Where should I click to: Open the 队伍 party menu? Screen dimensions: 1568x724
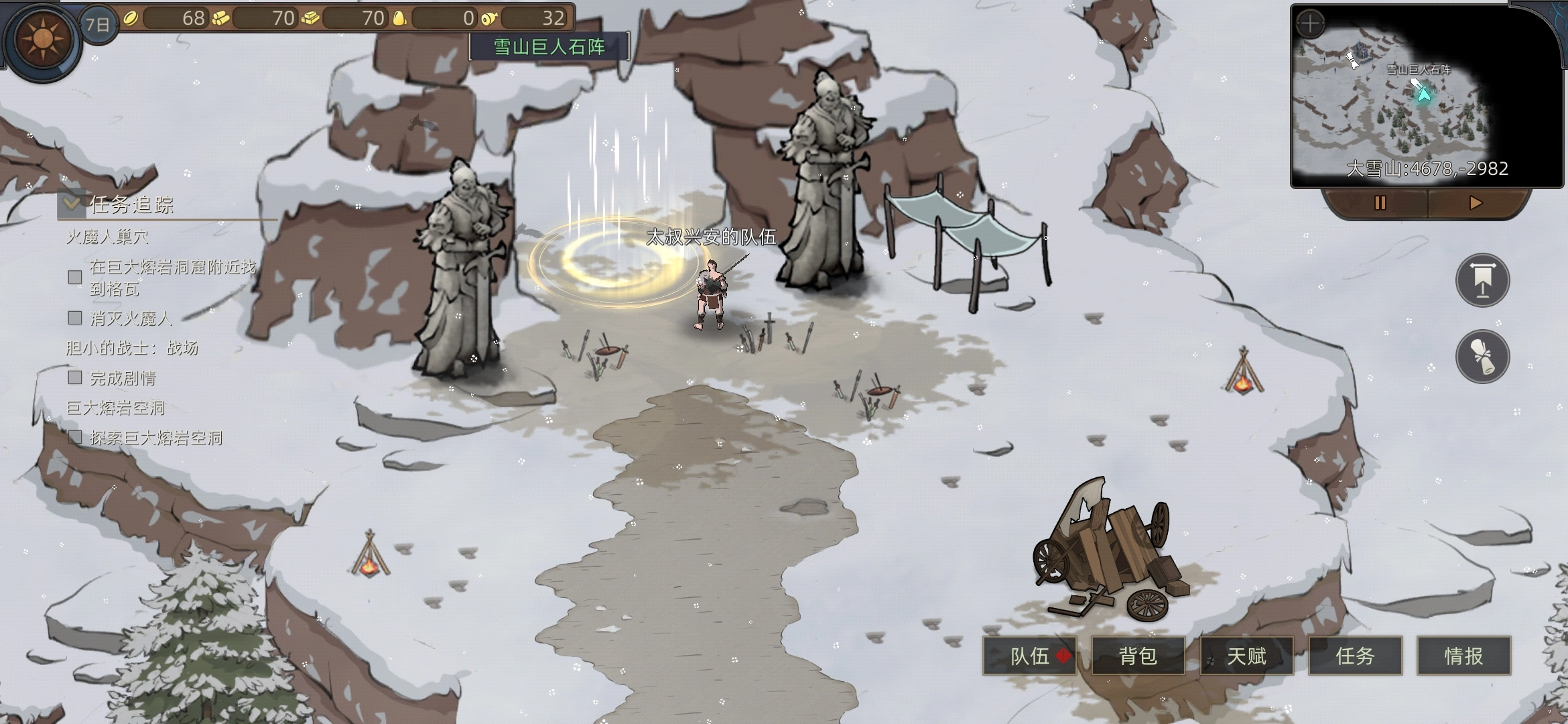1029,656
